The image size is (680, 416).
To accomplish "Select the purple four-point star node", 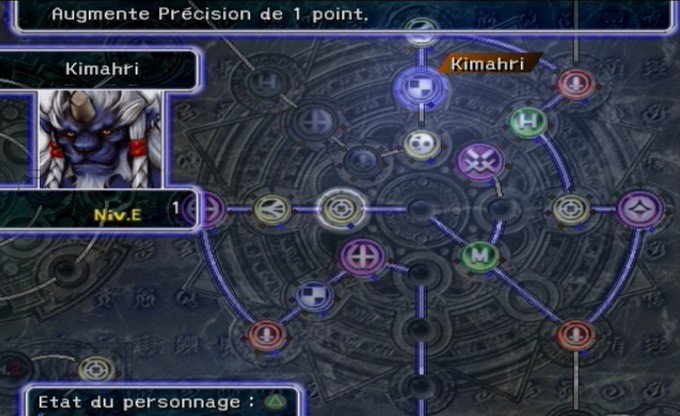I will [639, 209].
